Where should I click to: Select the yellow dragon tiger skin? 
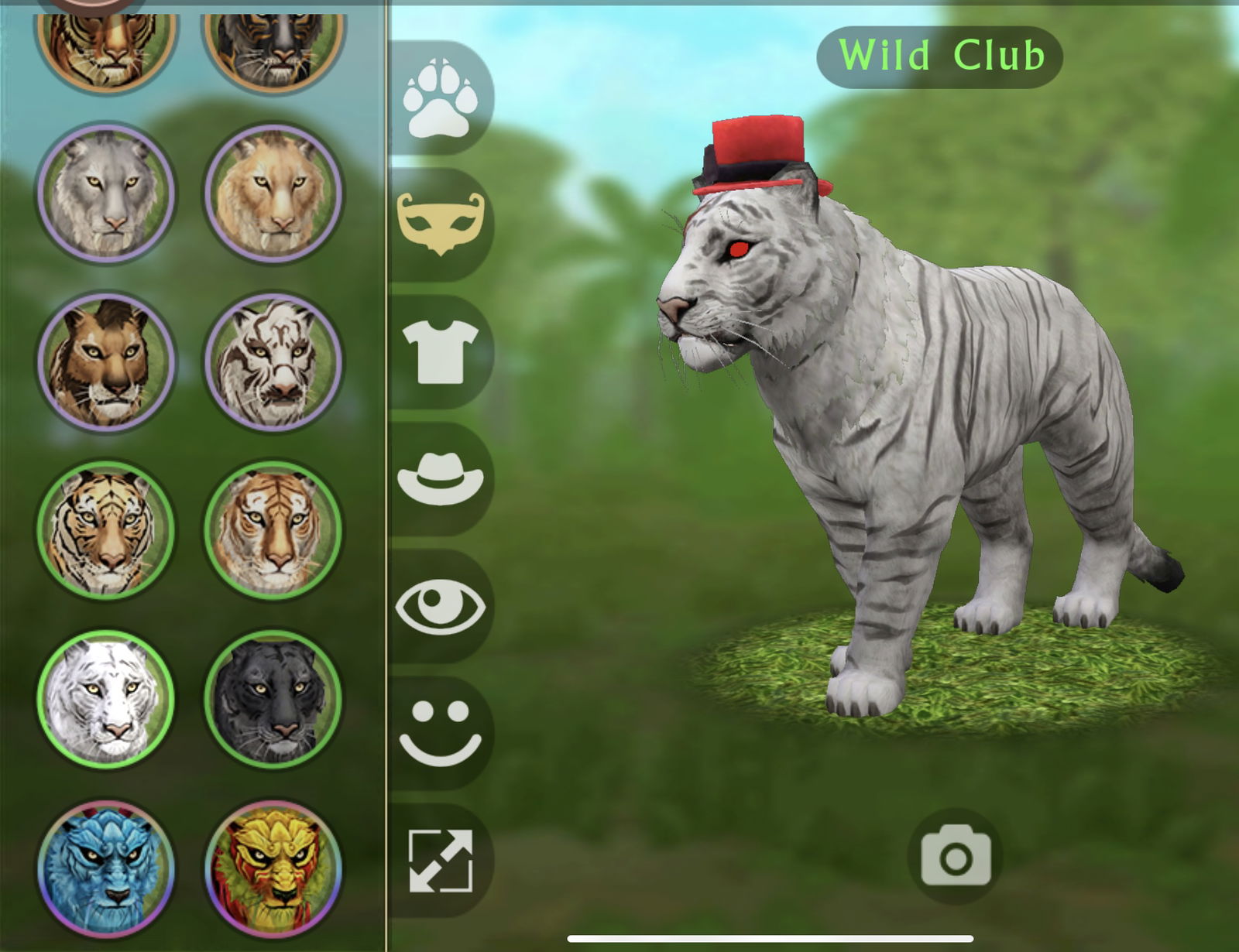coord(271,867)
